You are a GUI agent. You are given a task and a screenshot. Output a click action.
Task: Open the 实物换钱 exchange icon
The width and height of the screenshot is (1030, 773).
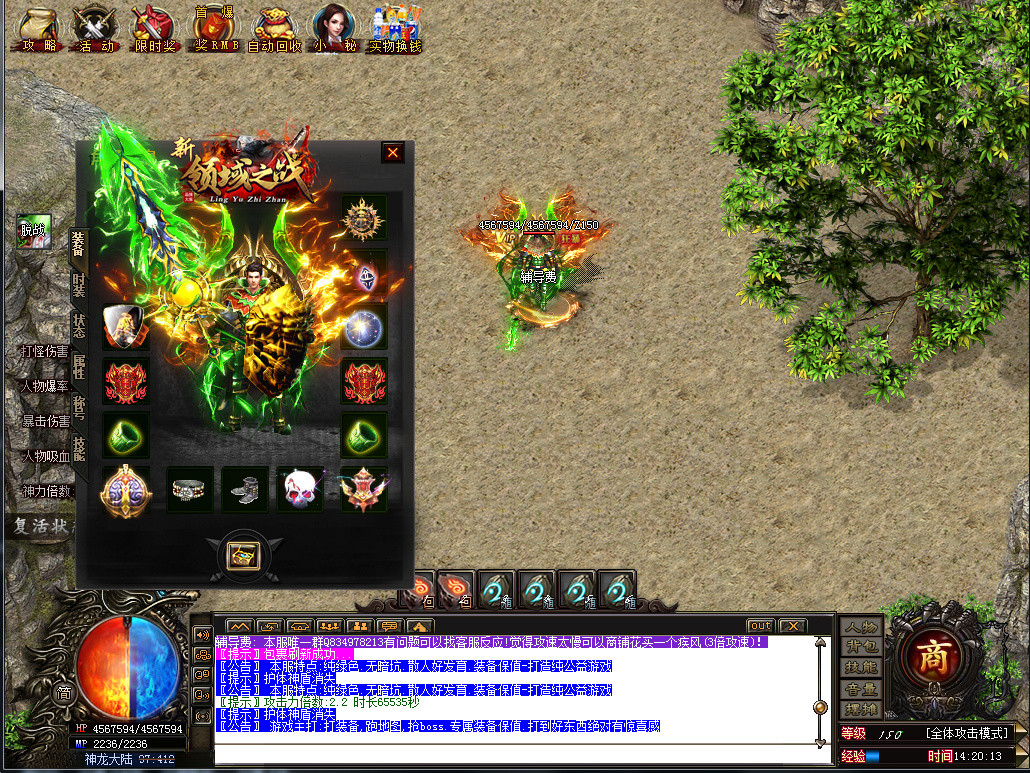pos(395,30)
